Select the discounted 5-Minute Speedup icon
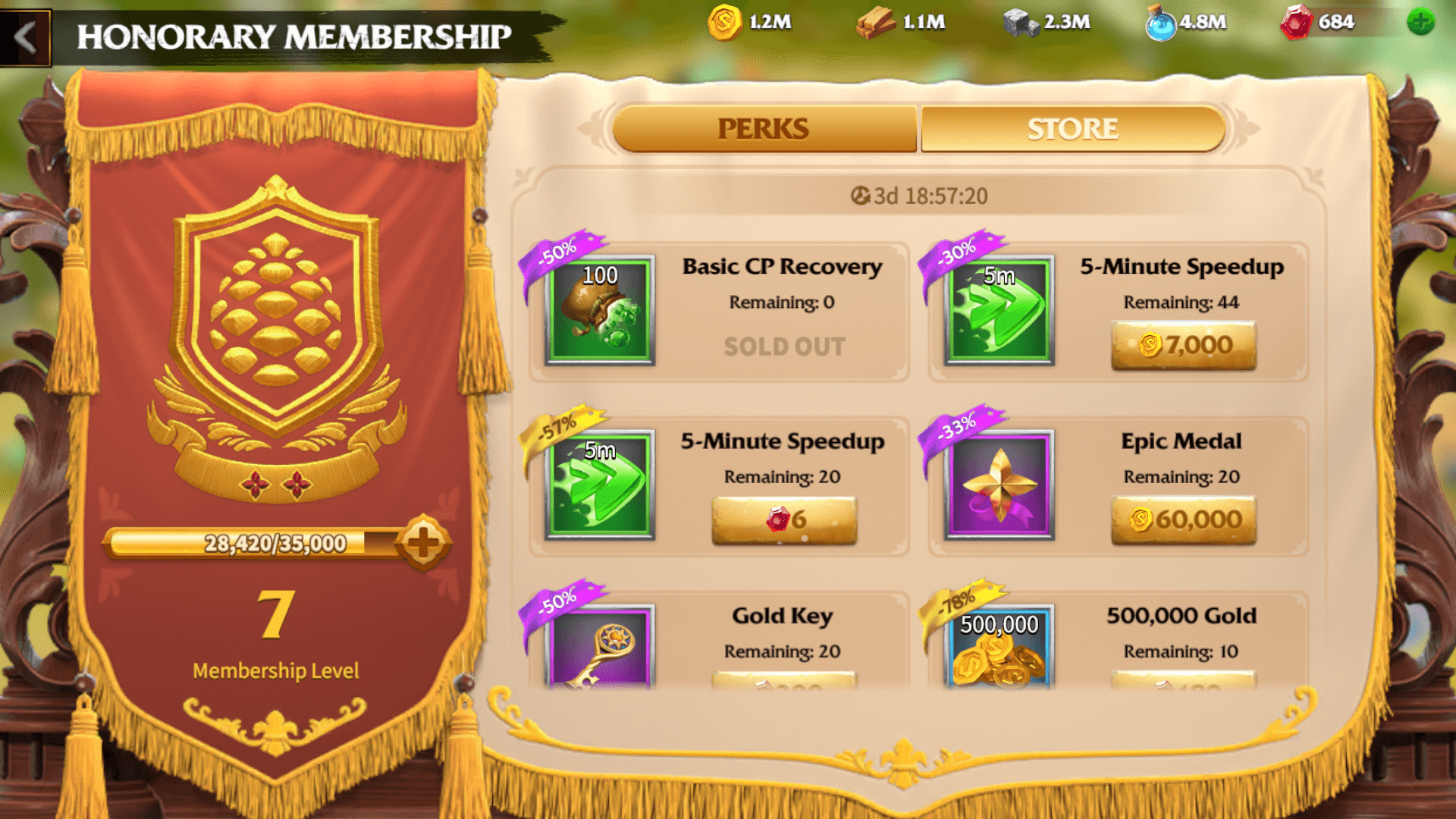The width and height of the screenshot is (1456, 819). (x=599, y=485)
